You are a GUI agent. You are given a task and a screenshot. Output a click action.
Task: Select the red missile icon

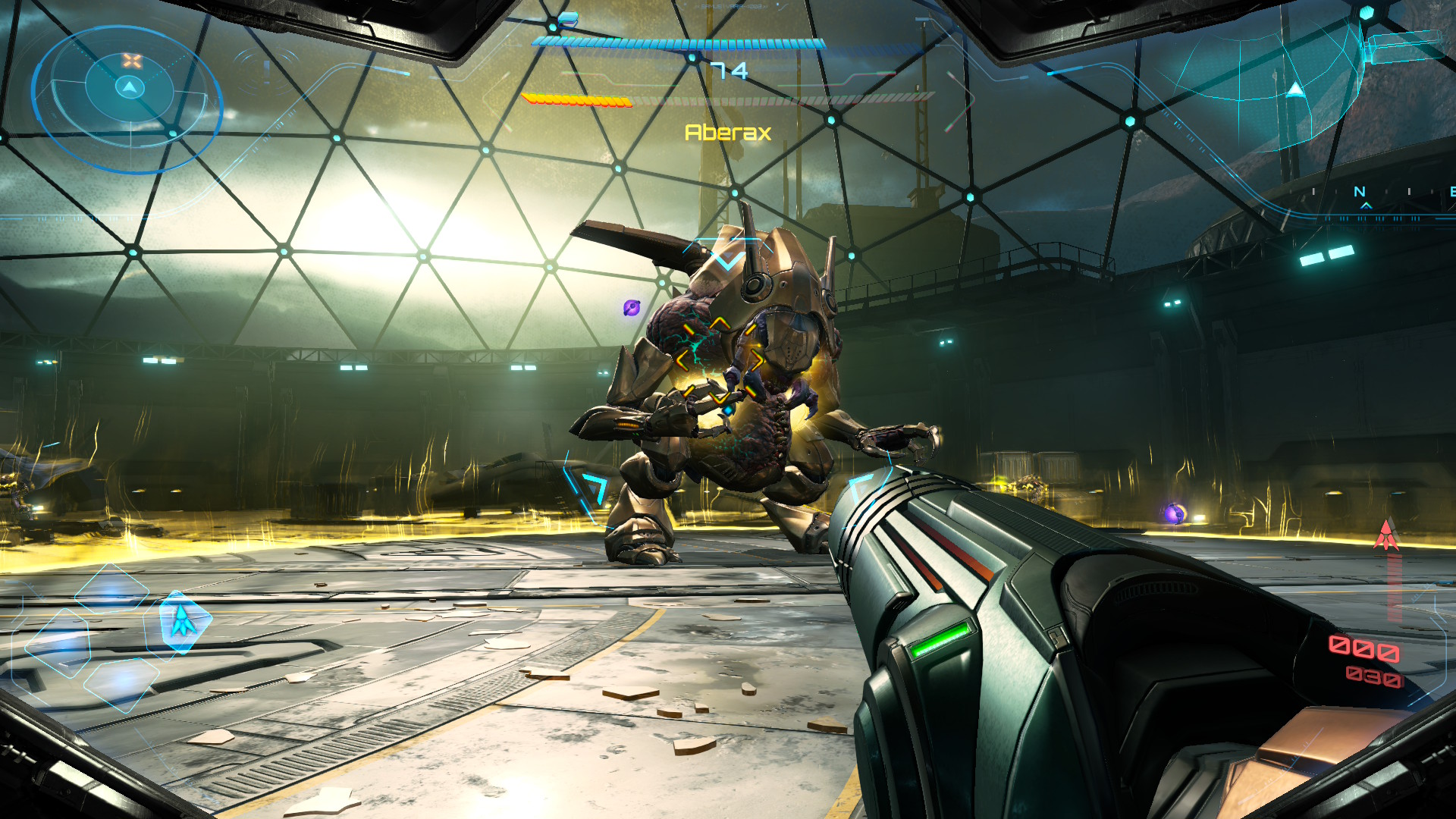pyautogui.click(x=1386, y=535)
